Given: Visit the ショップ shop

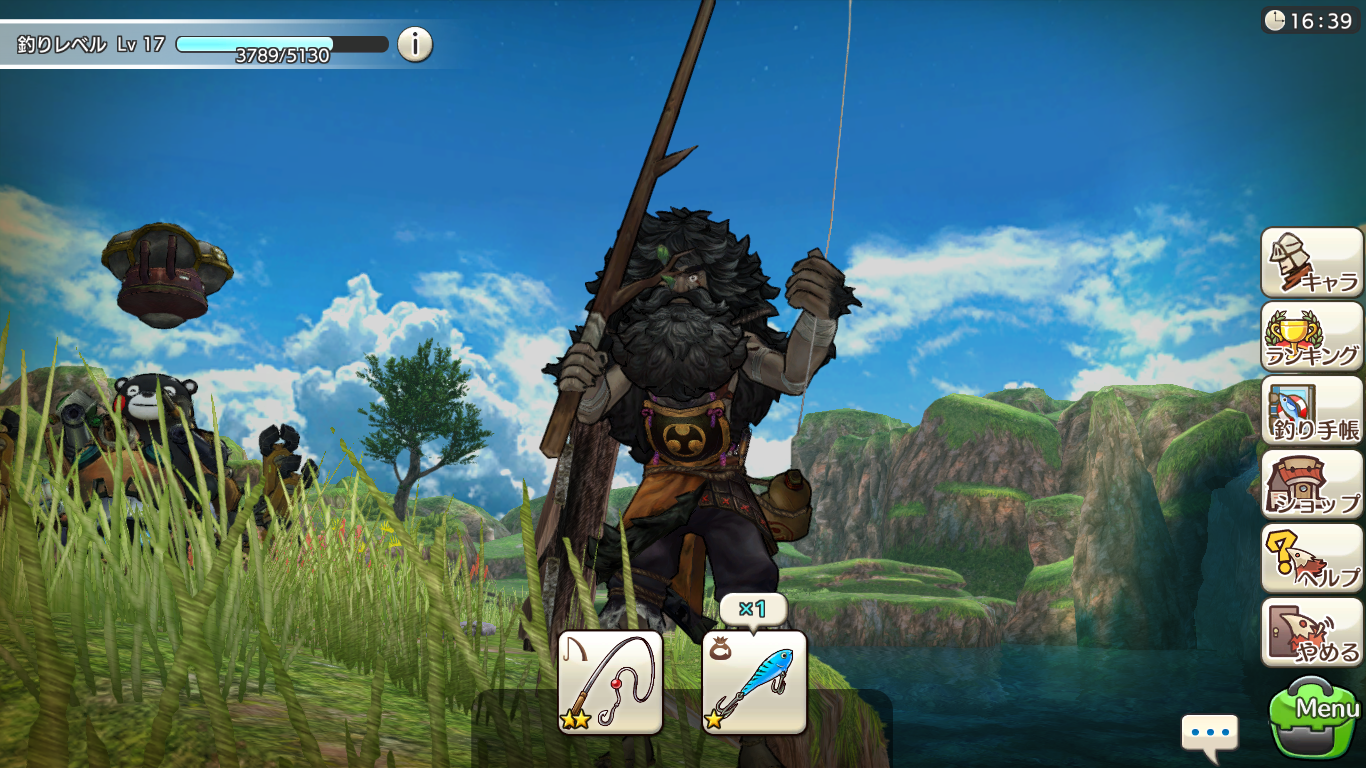Looking at the screenshot, I should pos(1312,484).
